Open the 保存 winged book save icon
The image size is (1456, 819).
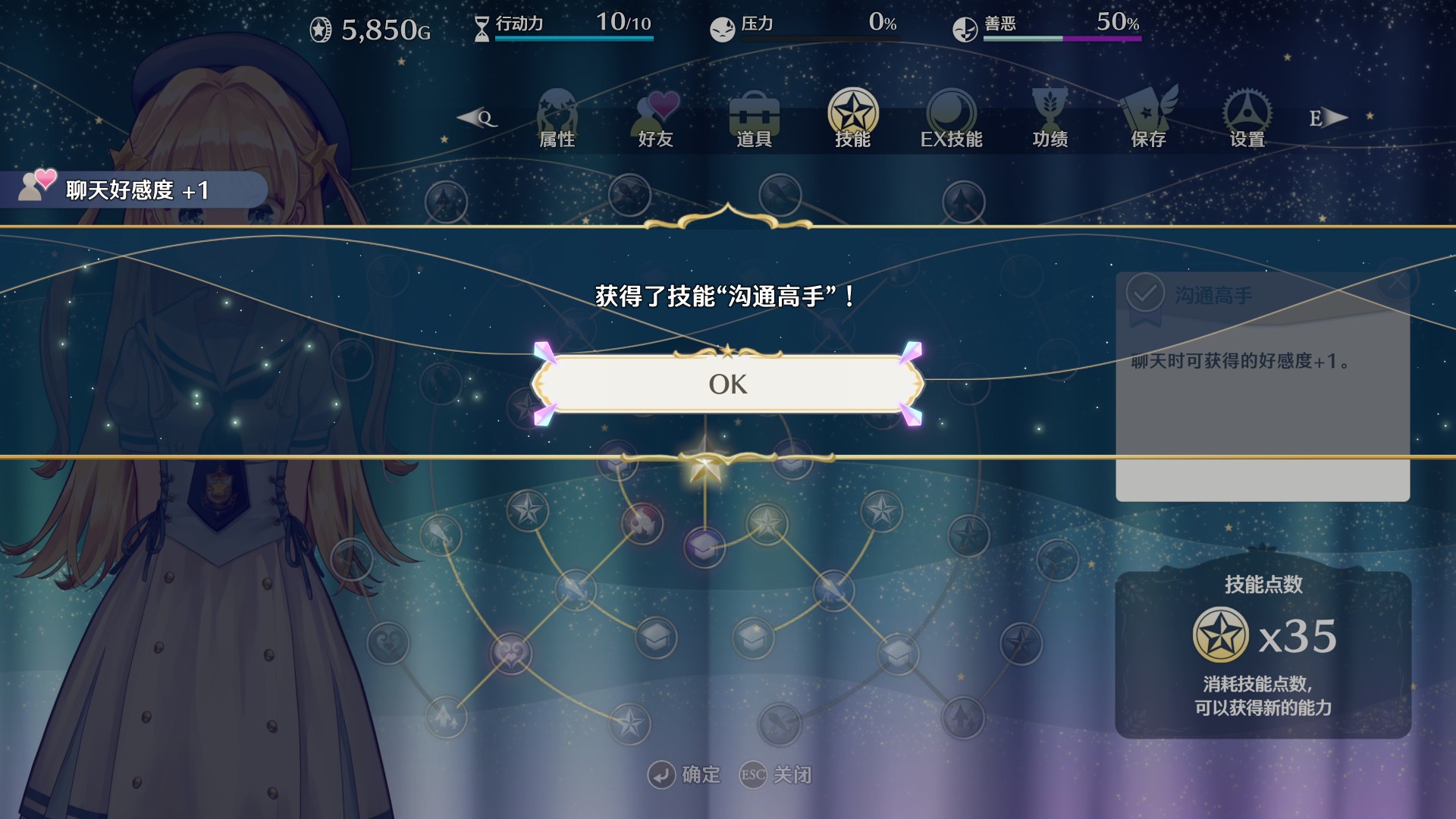point(1148,115)
